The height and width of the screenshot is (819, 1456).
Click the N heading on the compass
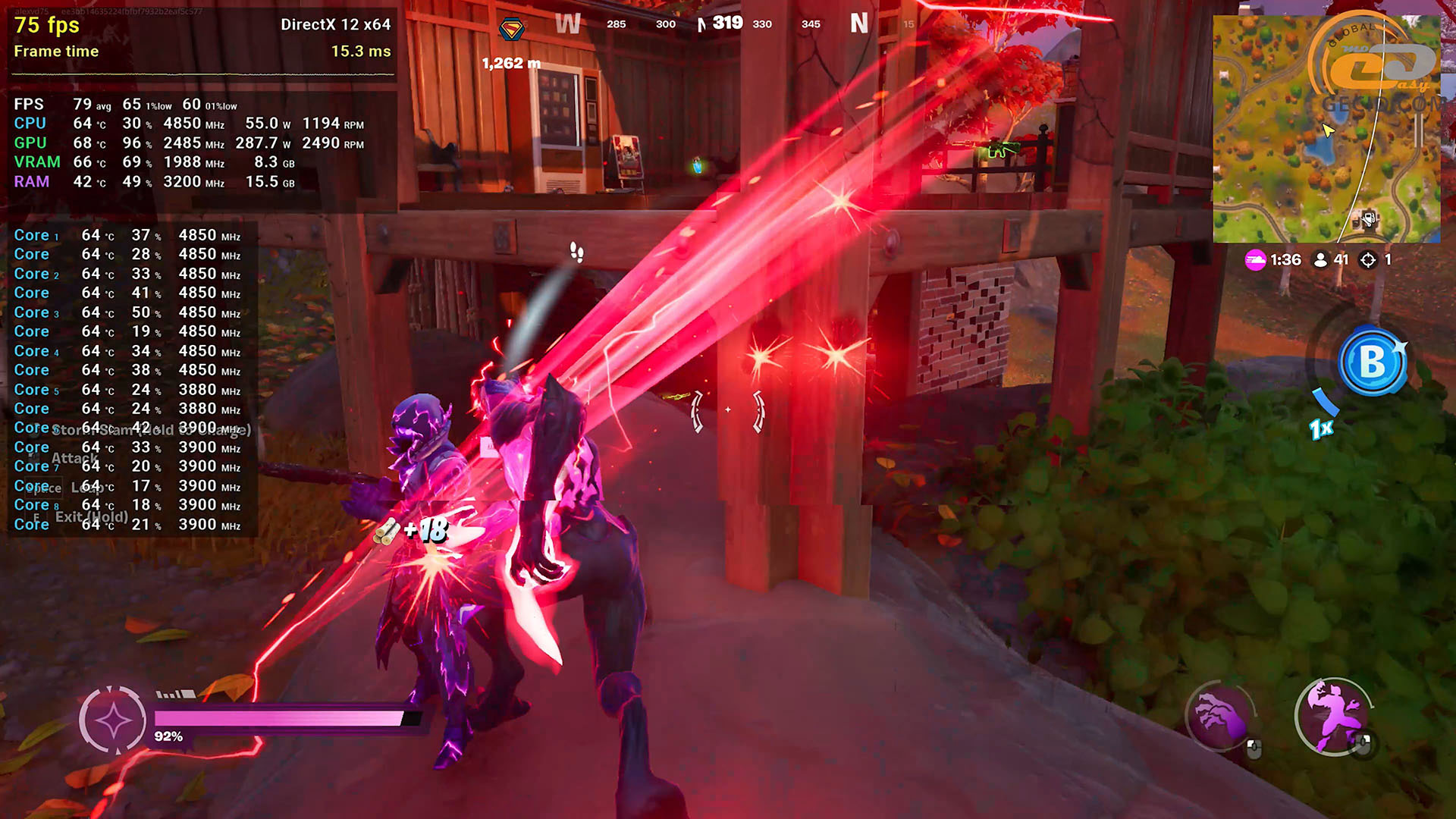[858, 24]
